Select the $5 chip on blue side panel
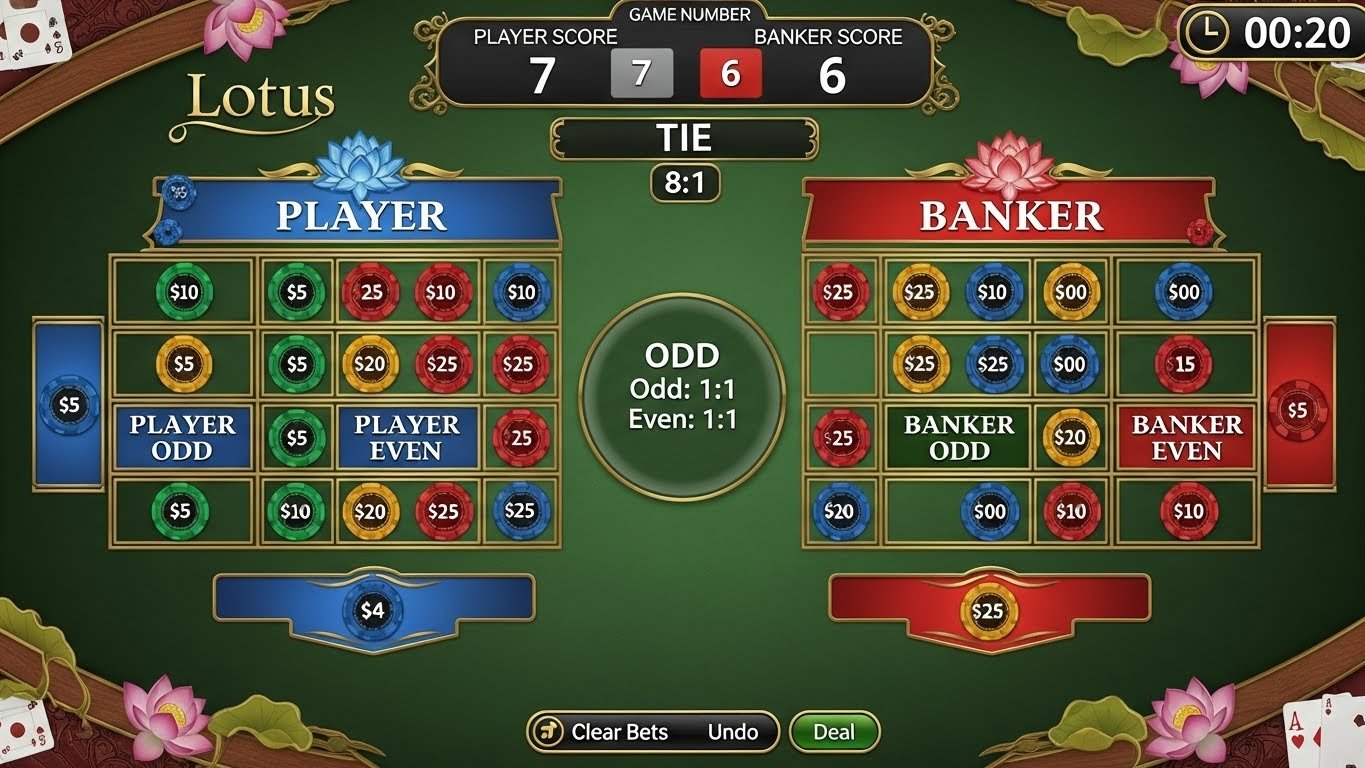The width and height of the screenshot is (1365, 768). [x=69, y=405]
